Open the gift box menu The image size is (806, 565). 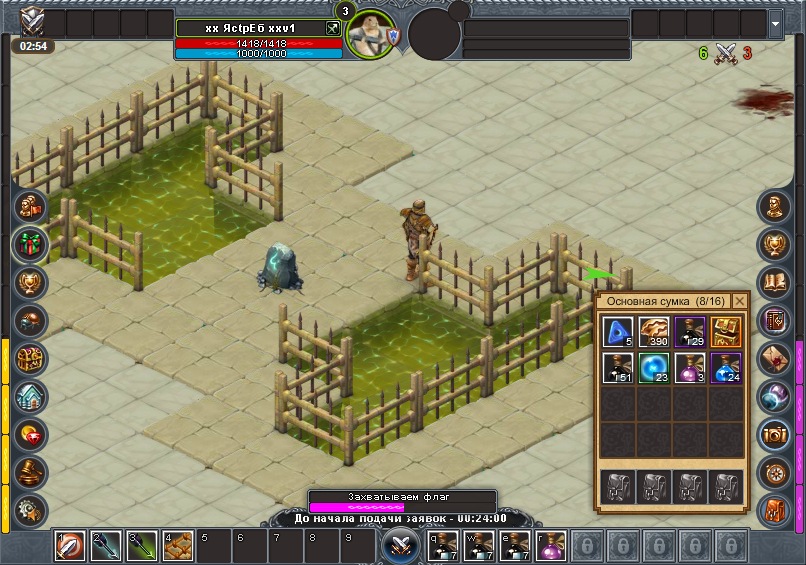(30, 244)
